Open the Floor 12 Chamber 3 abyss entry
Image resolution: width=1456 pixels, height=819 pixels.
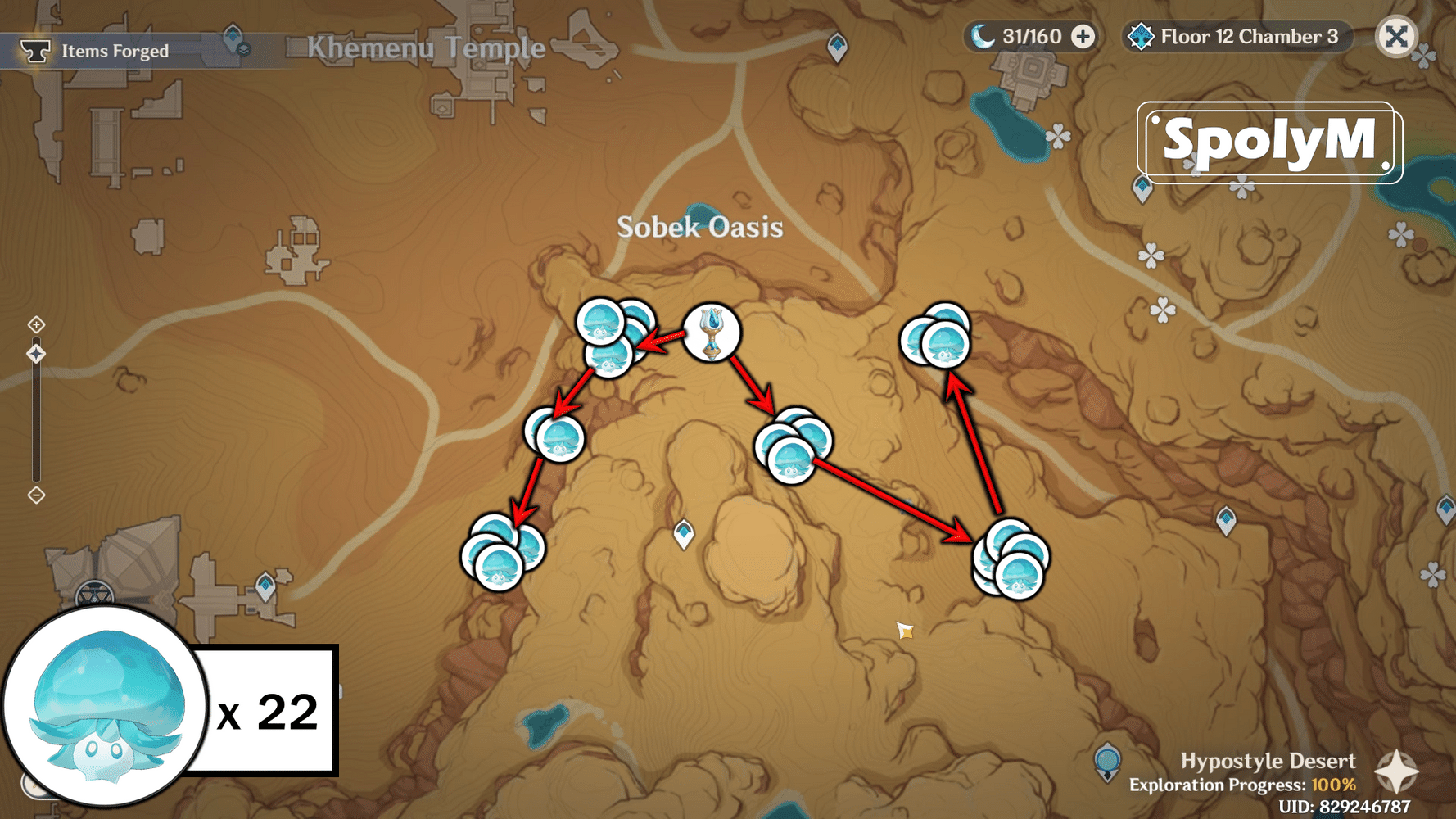coord(1237,36)
